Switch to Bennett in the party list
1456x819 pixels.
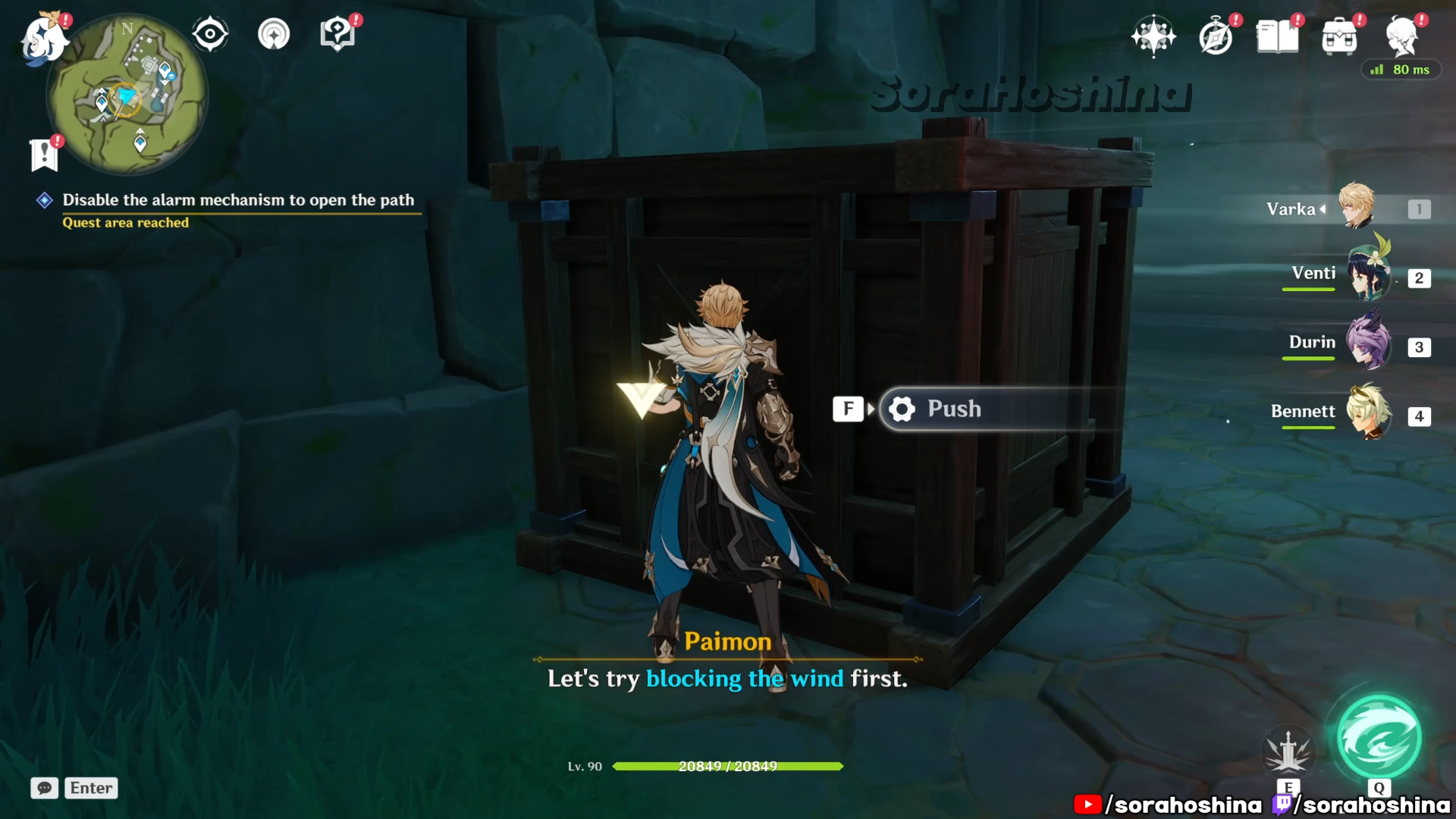tap(1367, 413)
